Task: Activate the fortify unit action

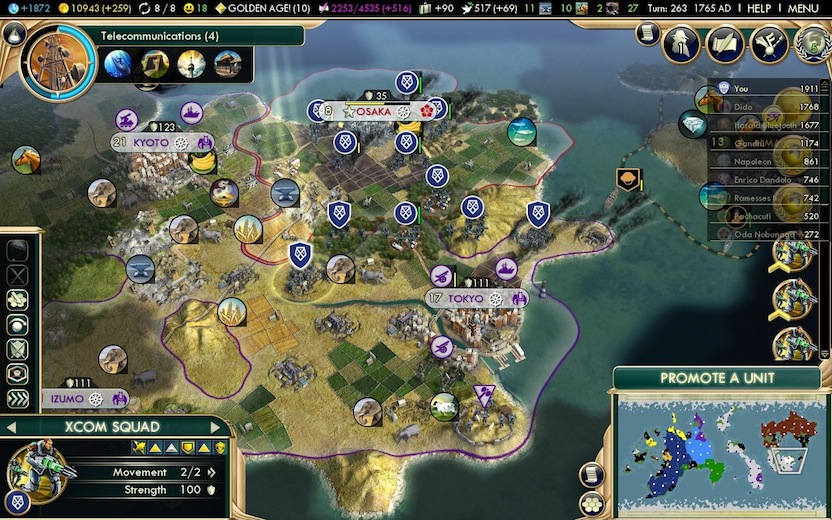Action: point(16,349)
